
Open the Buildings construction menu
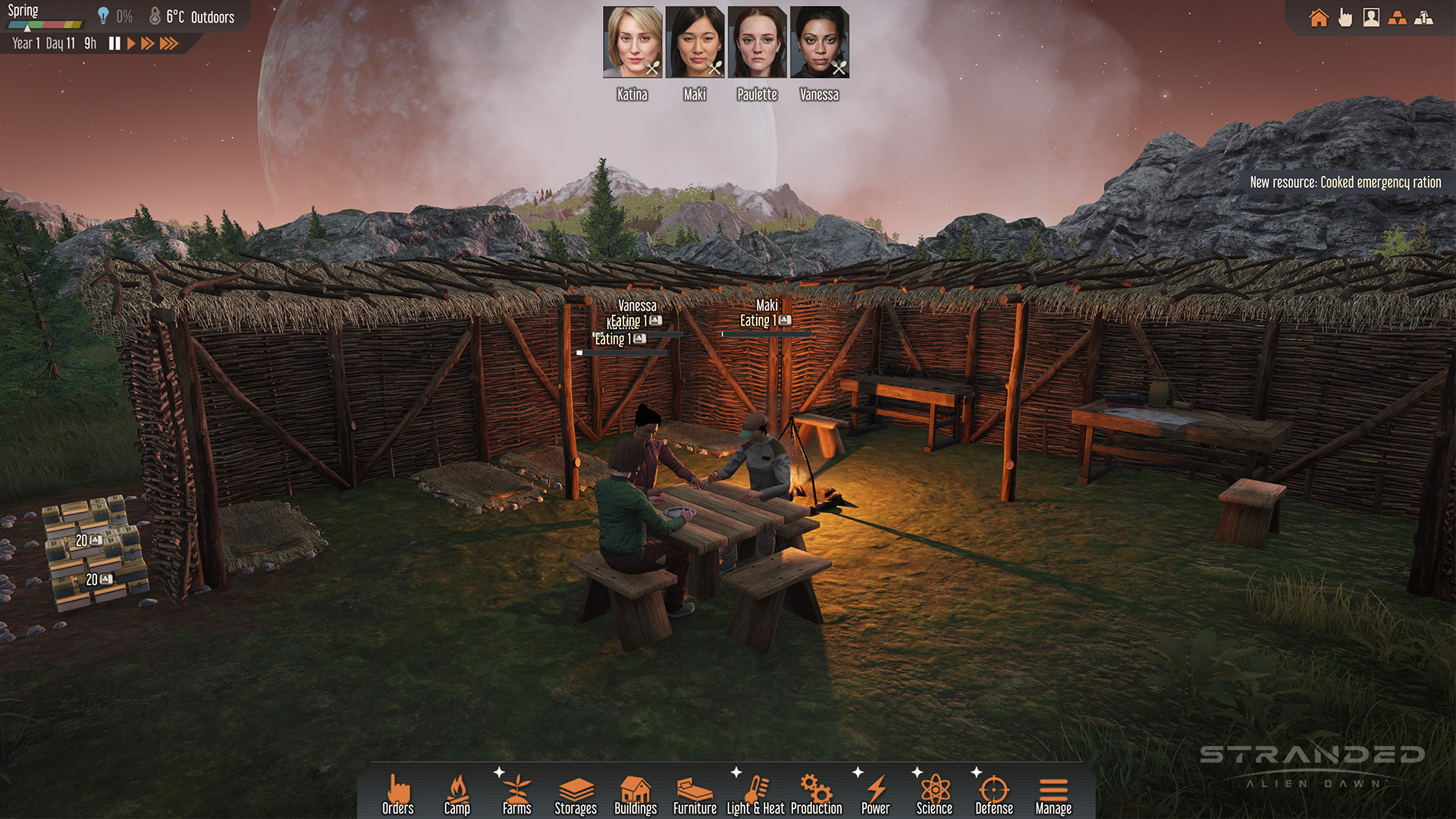[x=635, y=794]
